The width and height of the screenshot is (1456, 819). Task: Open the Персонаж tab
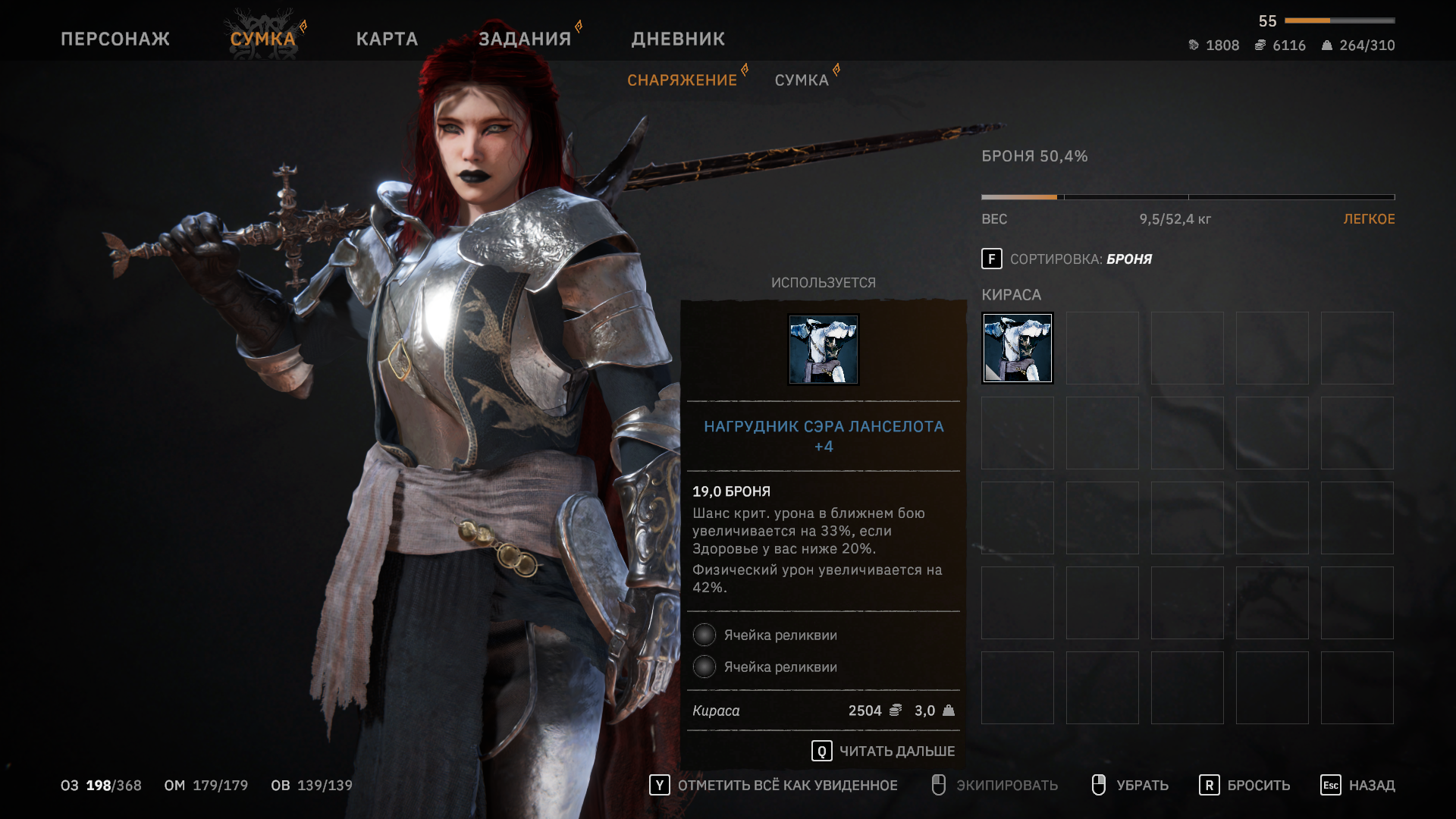(x=115, y=39)
